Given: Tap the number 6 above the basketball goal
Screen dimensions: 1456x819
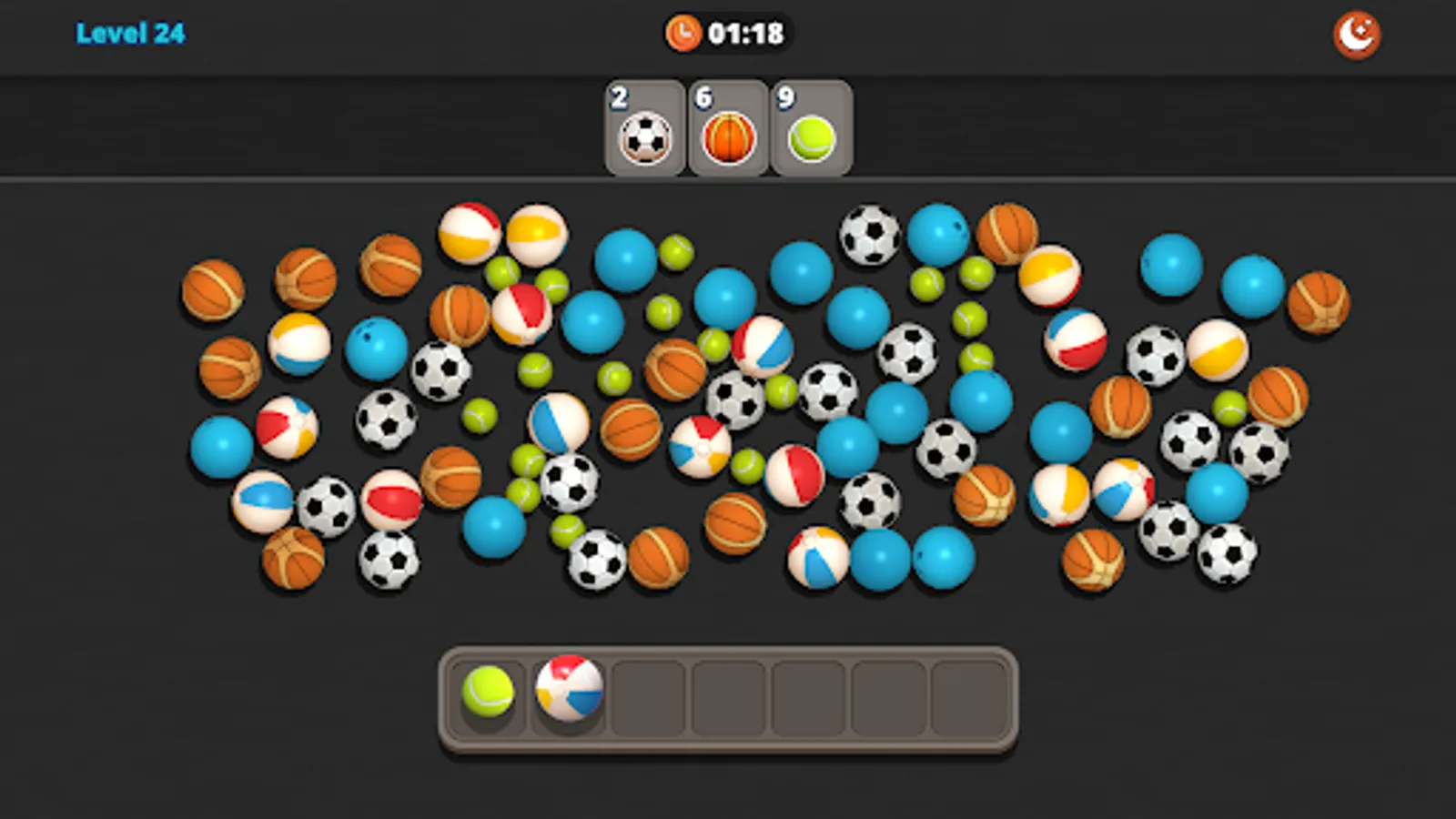Looking at the screenshot, I should 703,94.
